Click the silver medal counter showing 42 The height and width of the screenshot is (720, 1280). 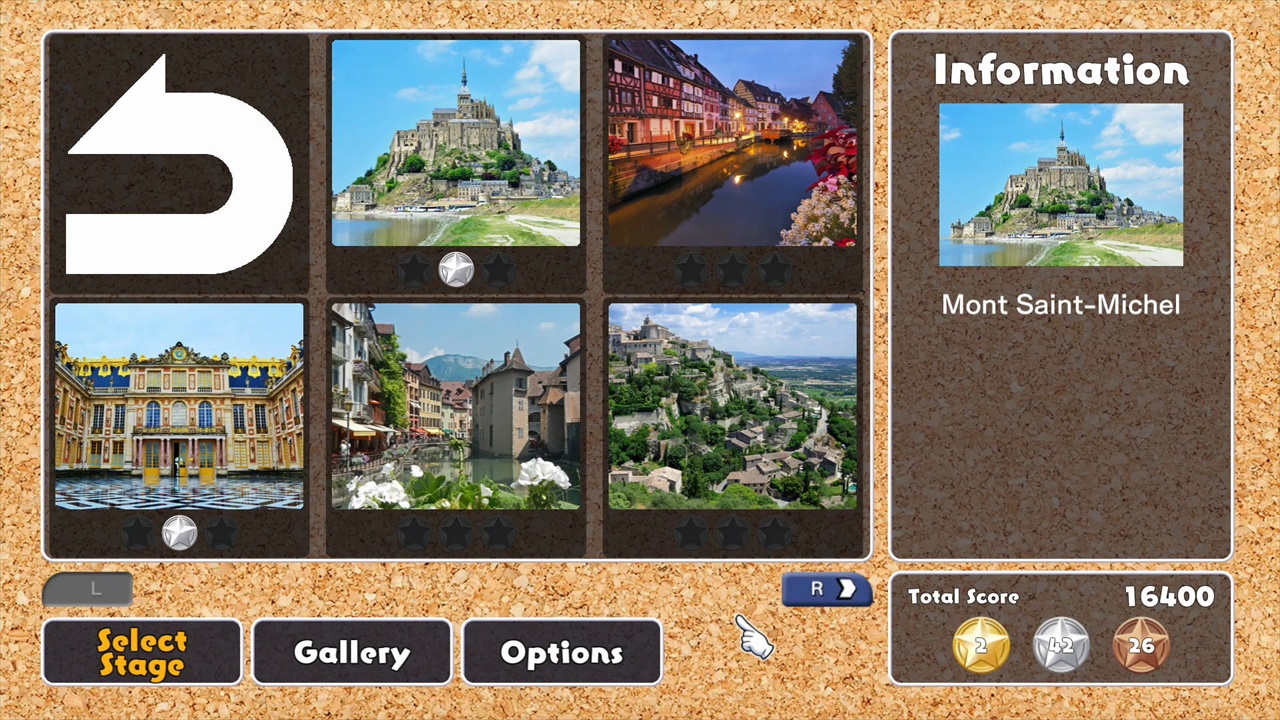tap(1060, 645)
